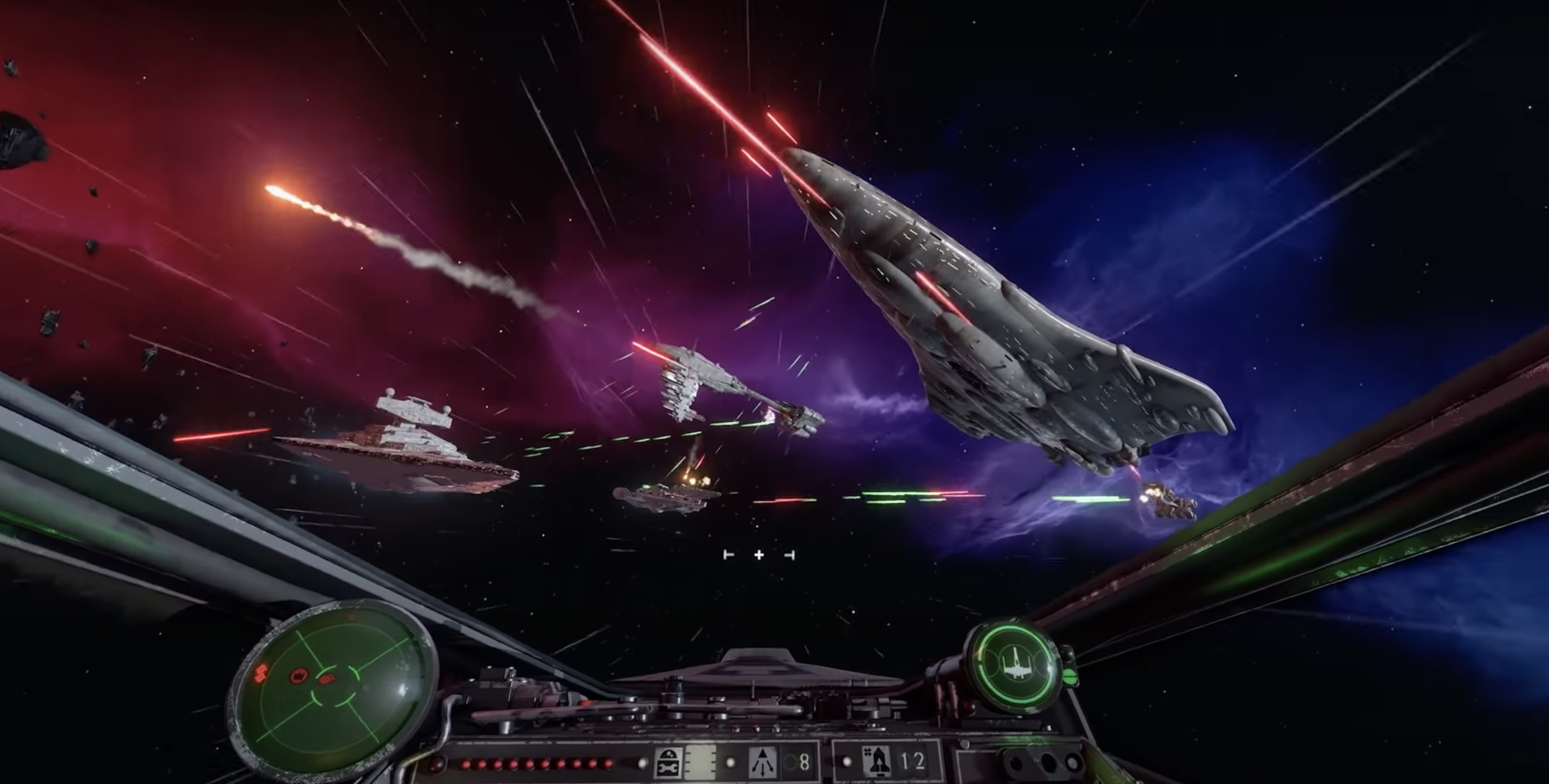Click the center aiming reticle
Screen dimensions: 1549x784
pyautogui.click(x=759, y=554)
